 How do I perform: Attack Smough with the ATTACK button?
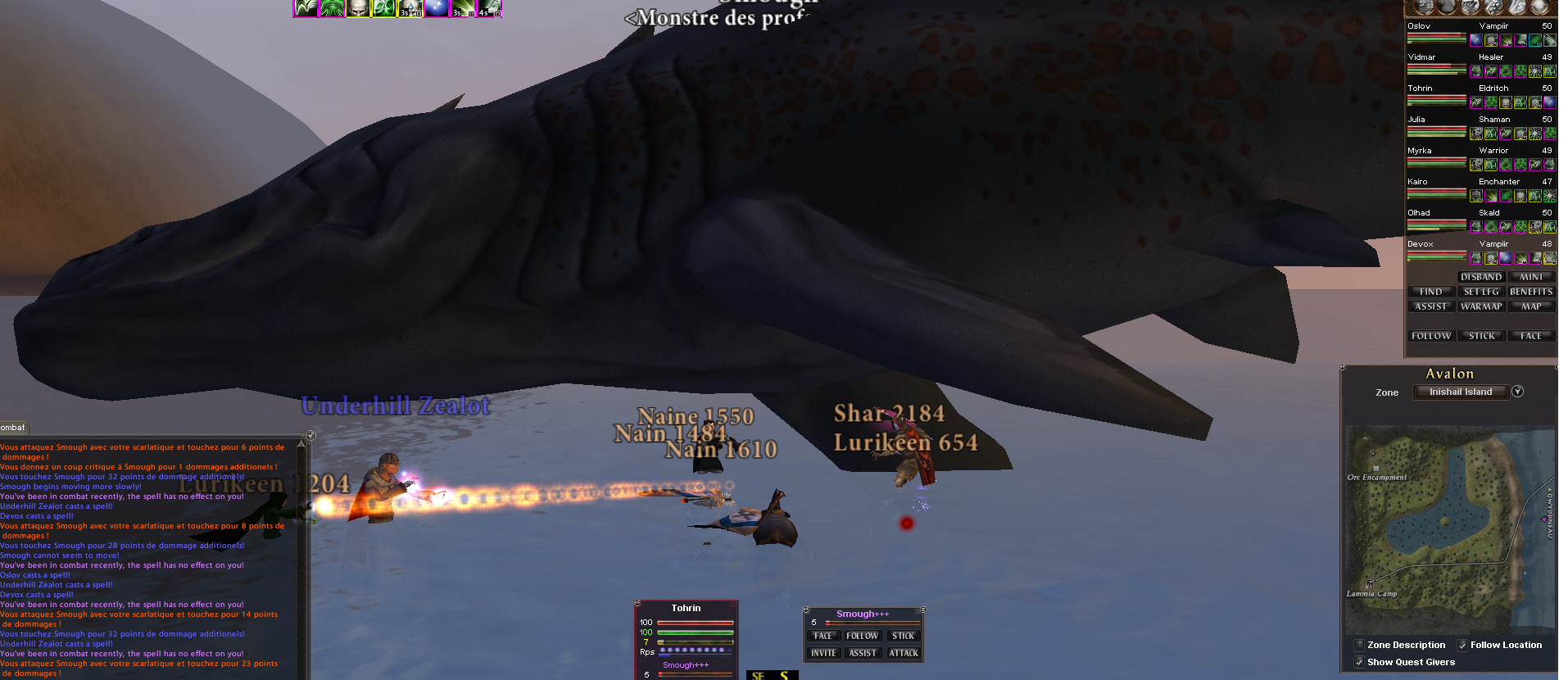click(x=904, y=653)
